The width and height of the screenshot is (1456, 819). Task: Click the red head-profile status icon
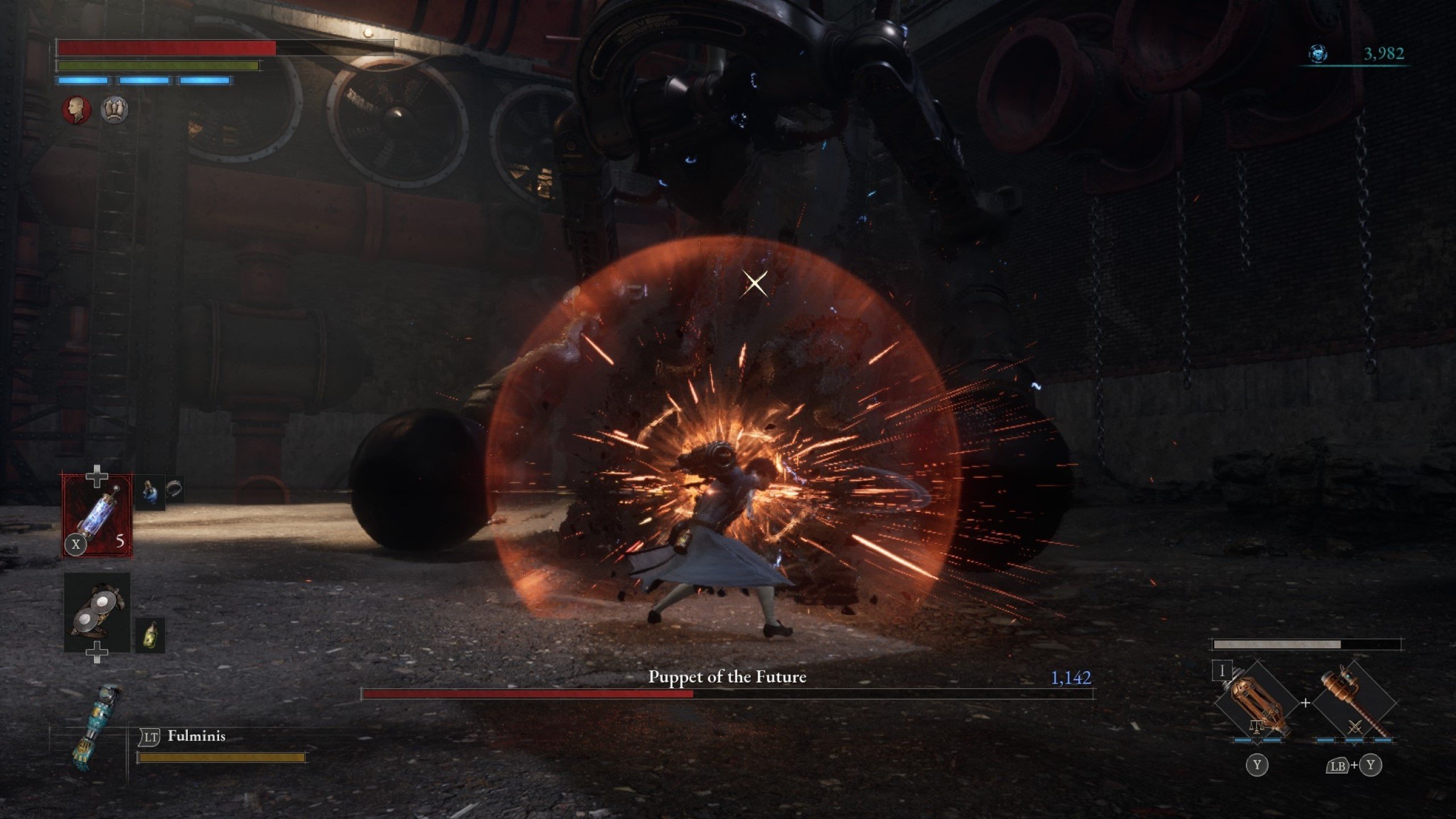[x=77, y=109]
